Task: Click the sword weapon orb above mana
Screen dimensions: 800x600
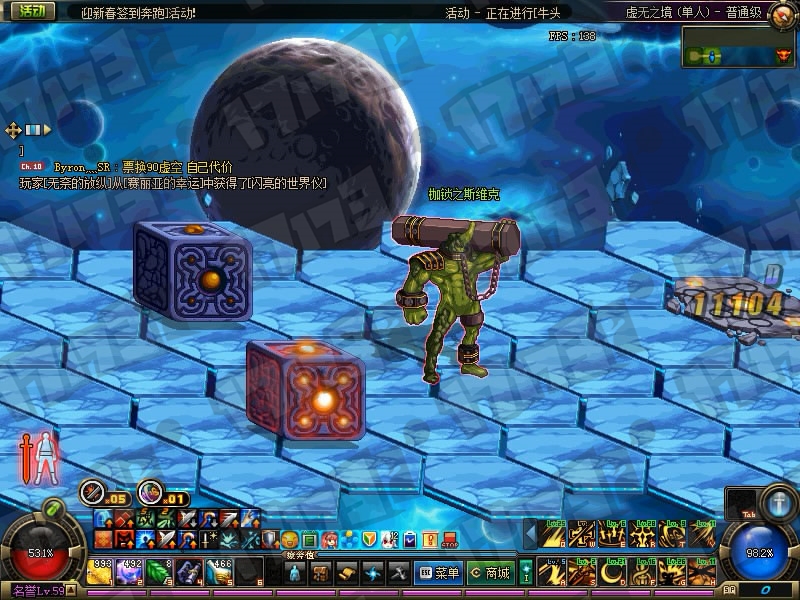Action: pos(777,502)
